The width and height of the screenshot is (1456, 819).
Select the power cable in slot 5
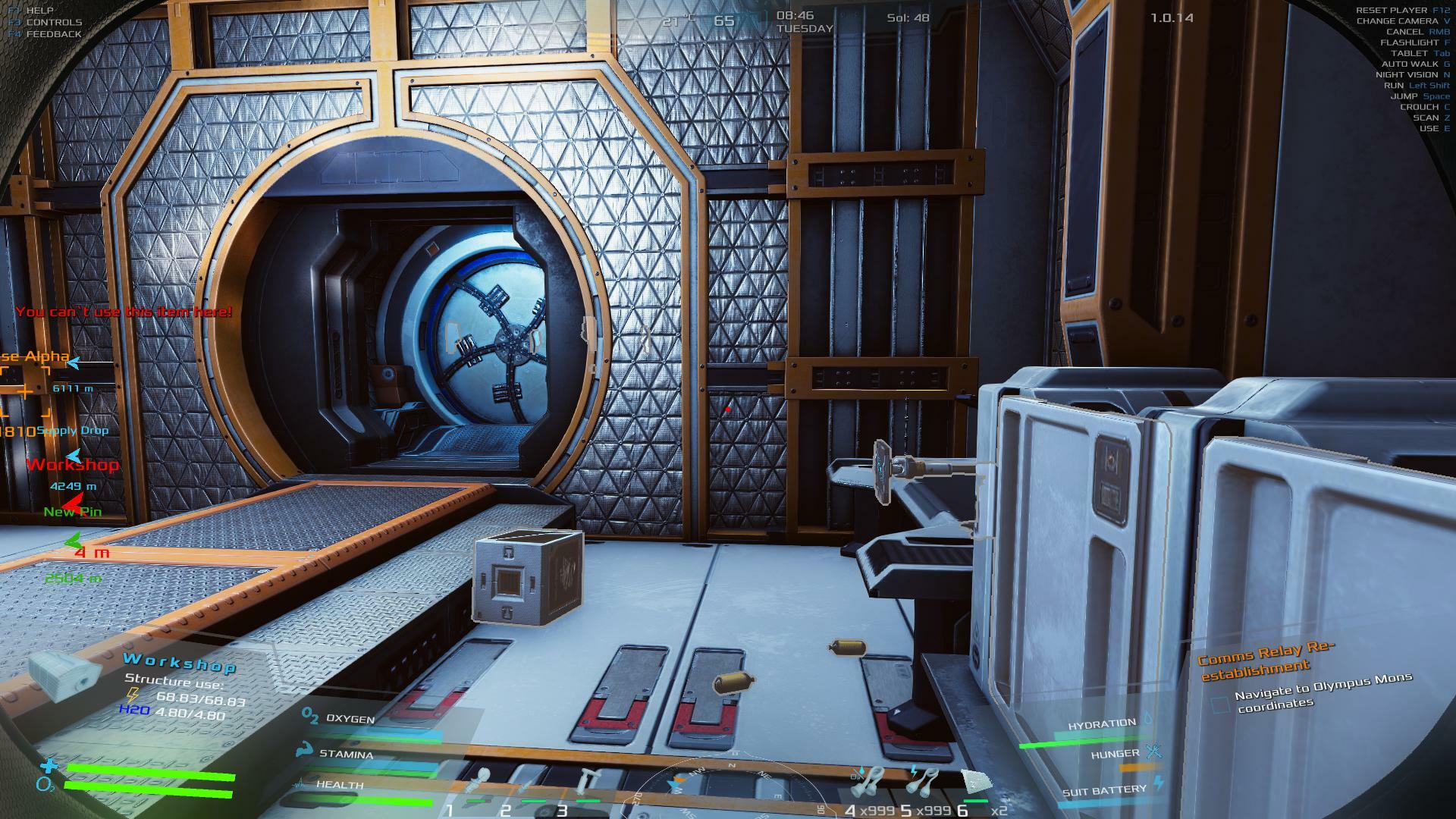click(x=923, y=781)
